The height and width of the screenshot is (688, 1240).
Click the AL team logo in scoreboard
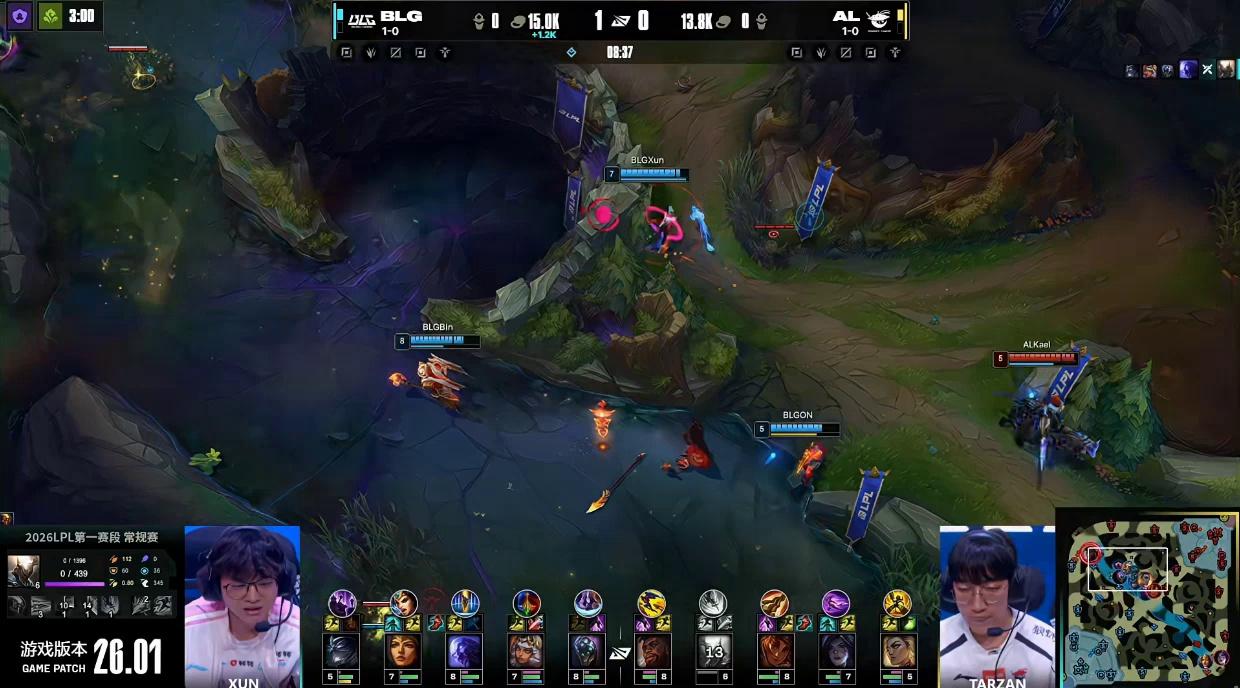tap(879, 21)
